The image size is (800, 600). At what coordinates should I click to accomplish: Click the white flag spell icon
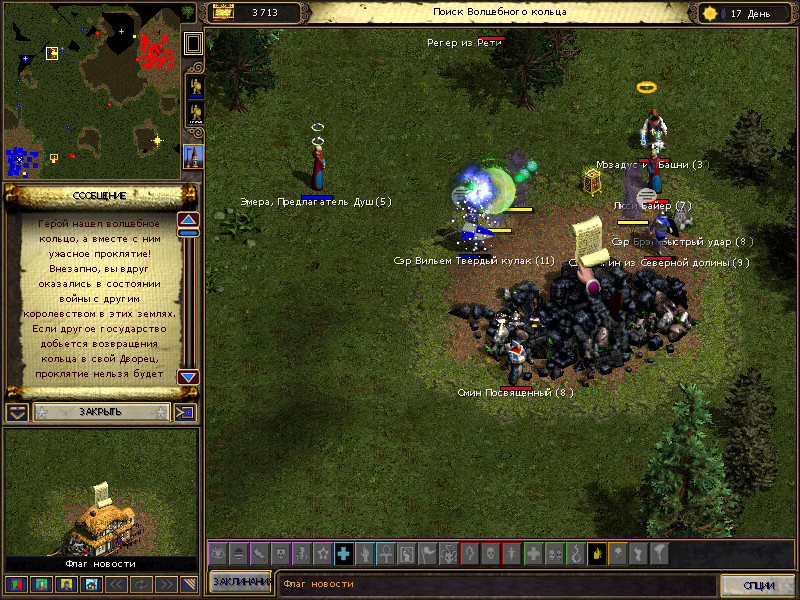(427, 552)
